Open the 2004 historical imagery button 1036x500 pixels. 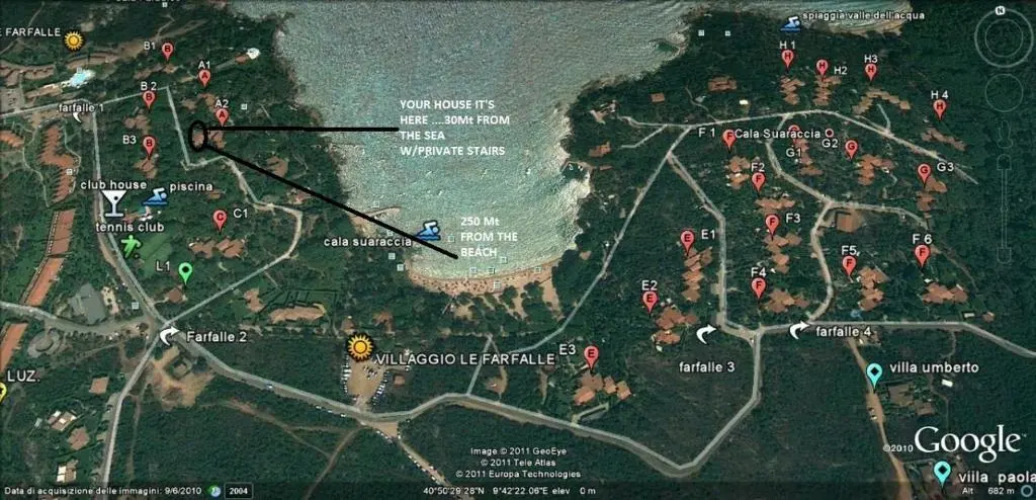239,491
